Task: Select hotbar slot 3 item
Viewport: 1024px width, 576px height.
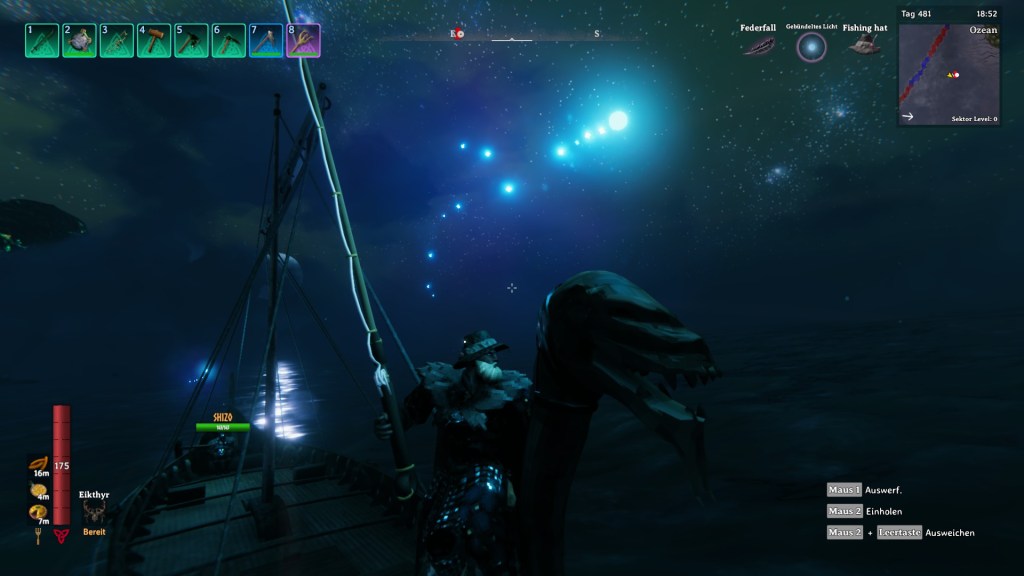Action: [x=117, y=41]
